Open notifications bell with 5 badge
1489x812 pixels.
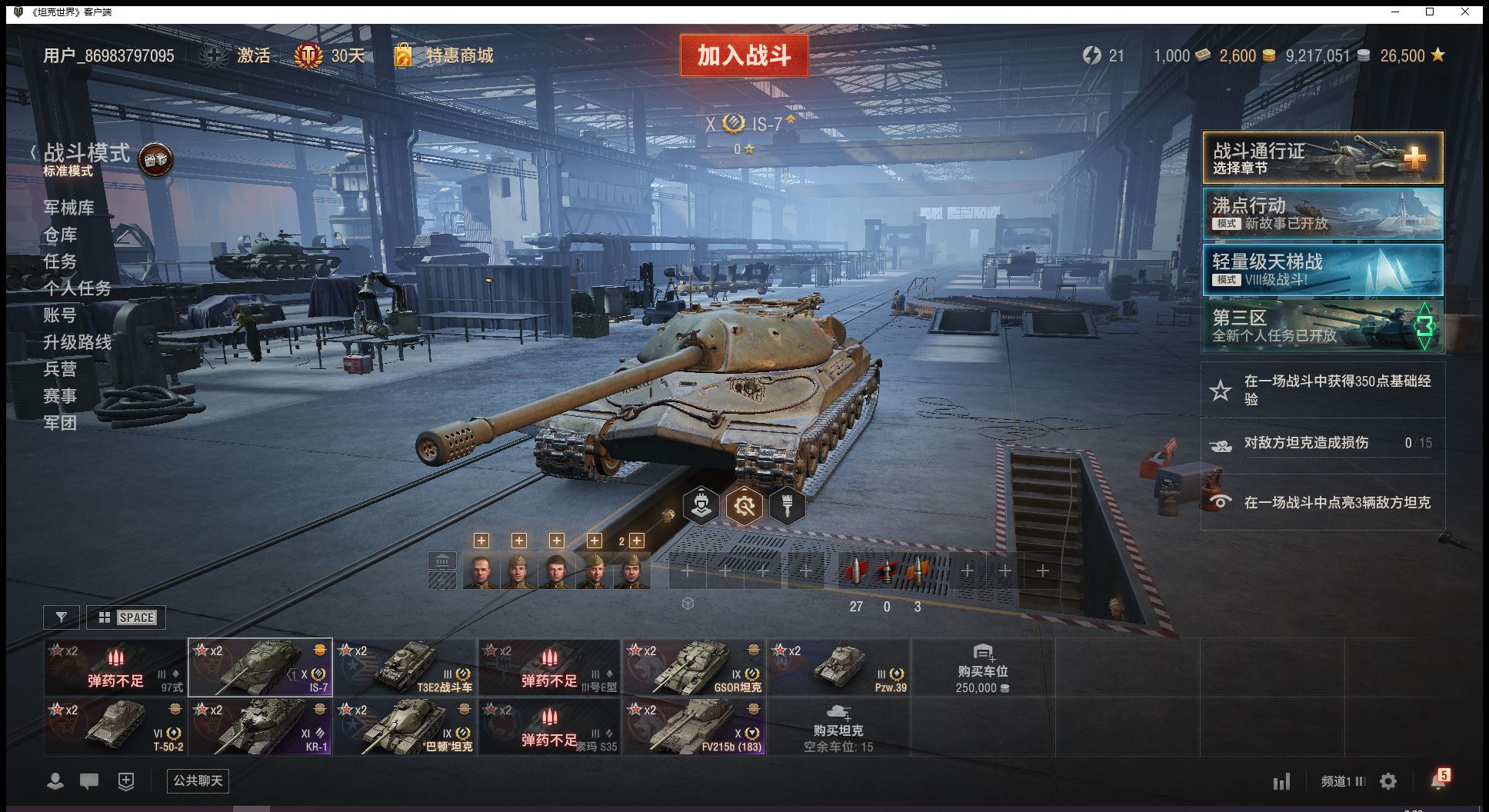[x=1438, y=781]
